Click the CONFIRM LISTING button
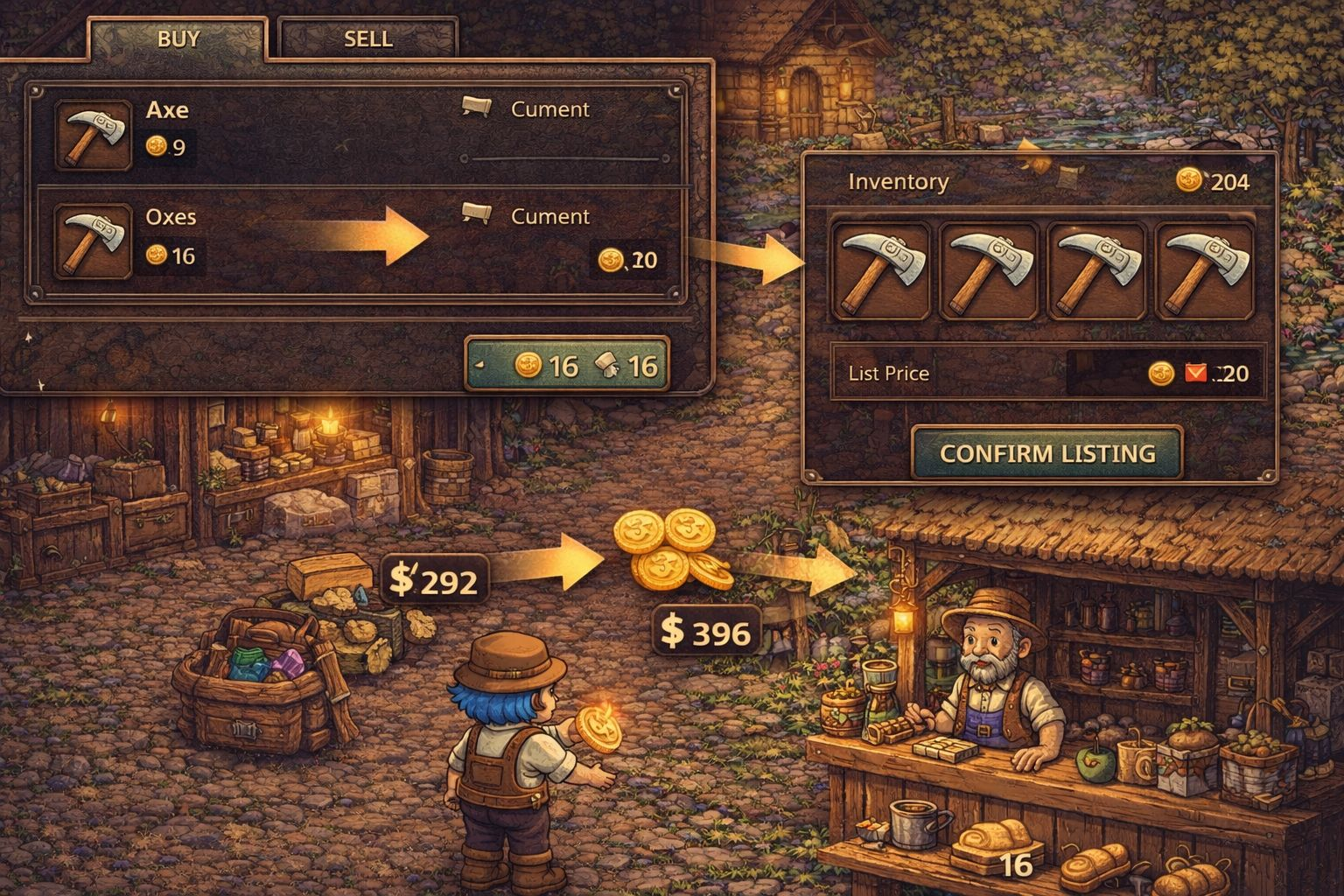This screenshot has width=1344, height=896. (x=1047, y=453)
